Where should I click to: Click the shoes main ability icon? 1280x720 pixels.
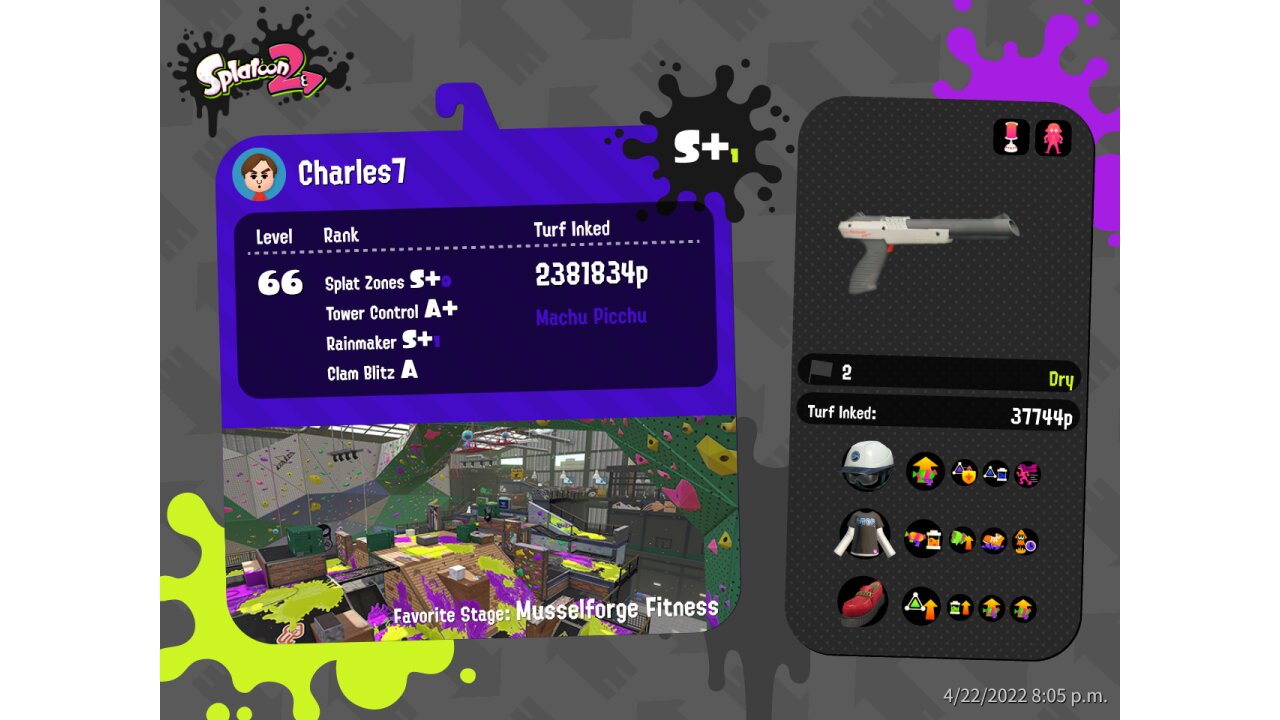coord(921,606)
